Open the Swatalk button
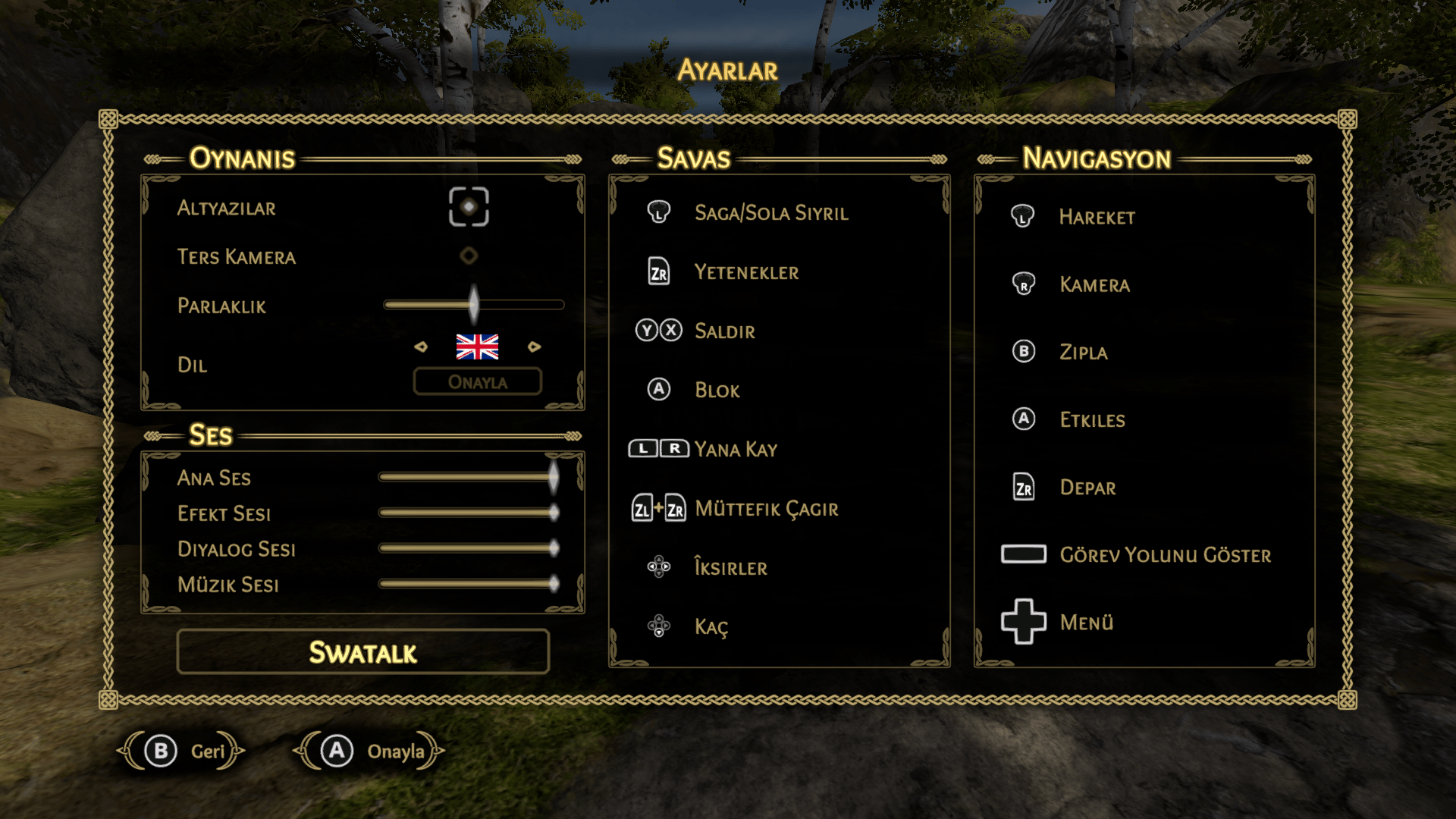 [x=362, y=652]
